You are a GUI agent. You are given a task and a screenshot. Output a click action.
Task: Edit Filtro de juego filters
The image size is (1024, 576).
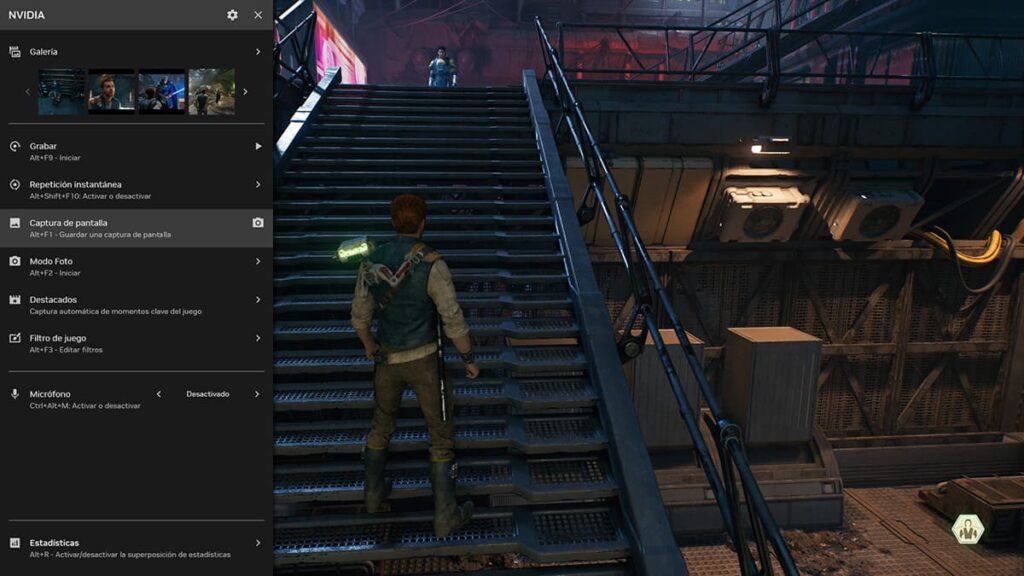pyautogui.click(x=135, y=343)
